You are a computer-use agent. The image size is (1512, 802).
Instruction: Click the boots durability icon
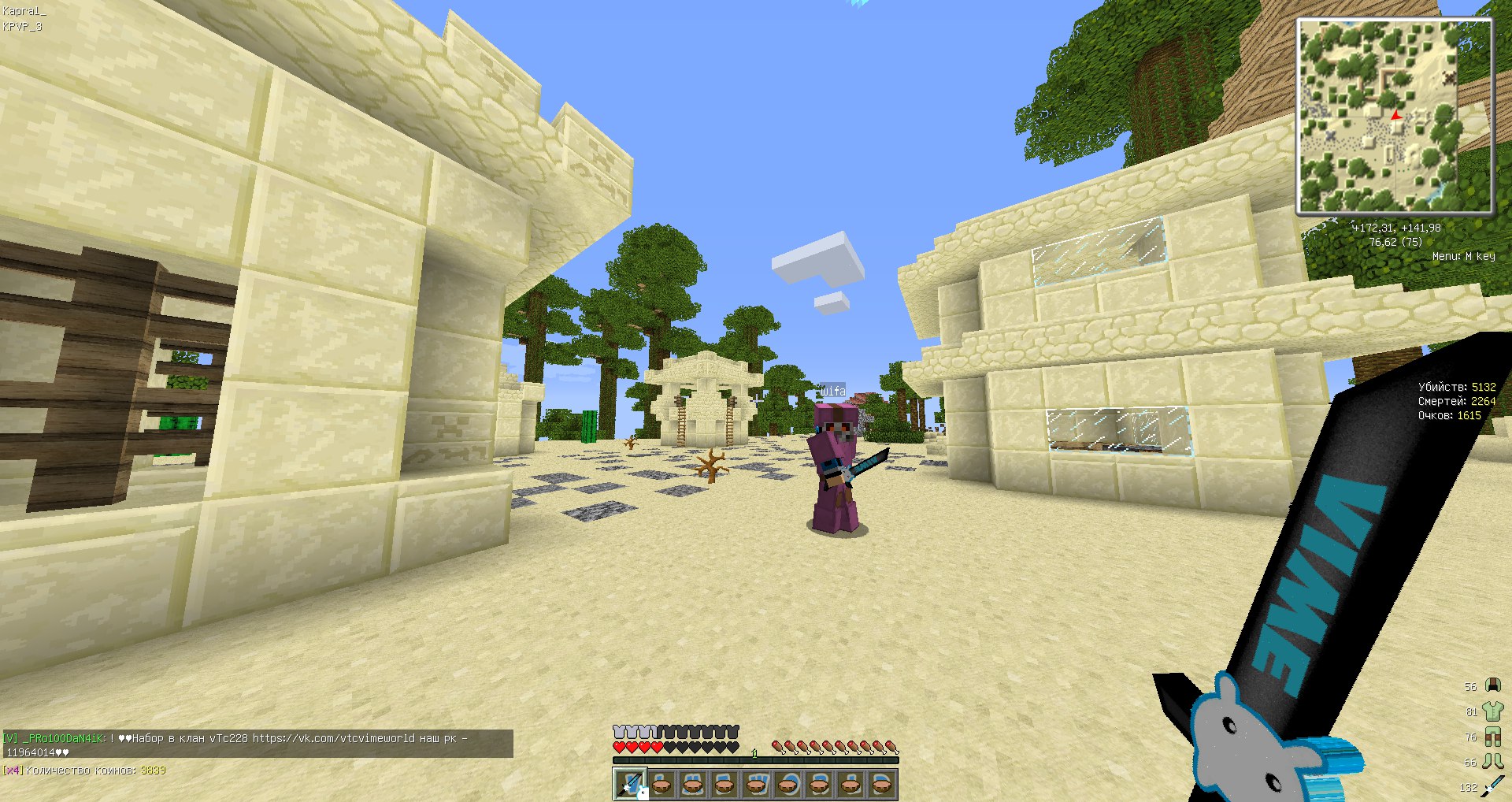[1492, 762]
